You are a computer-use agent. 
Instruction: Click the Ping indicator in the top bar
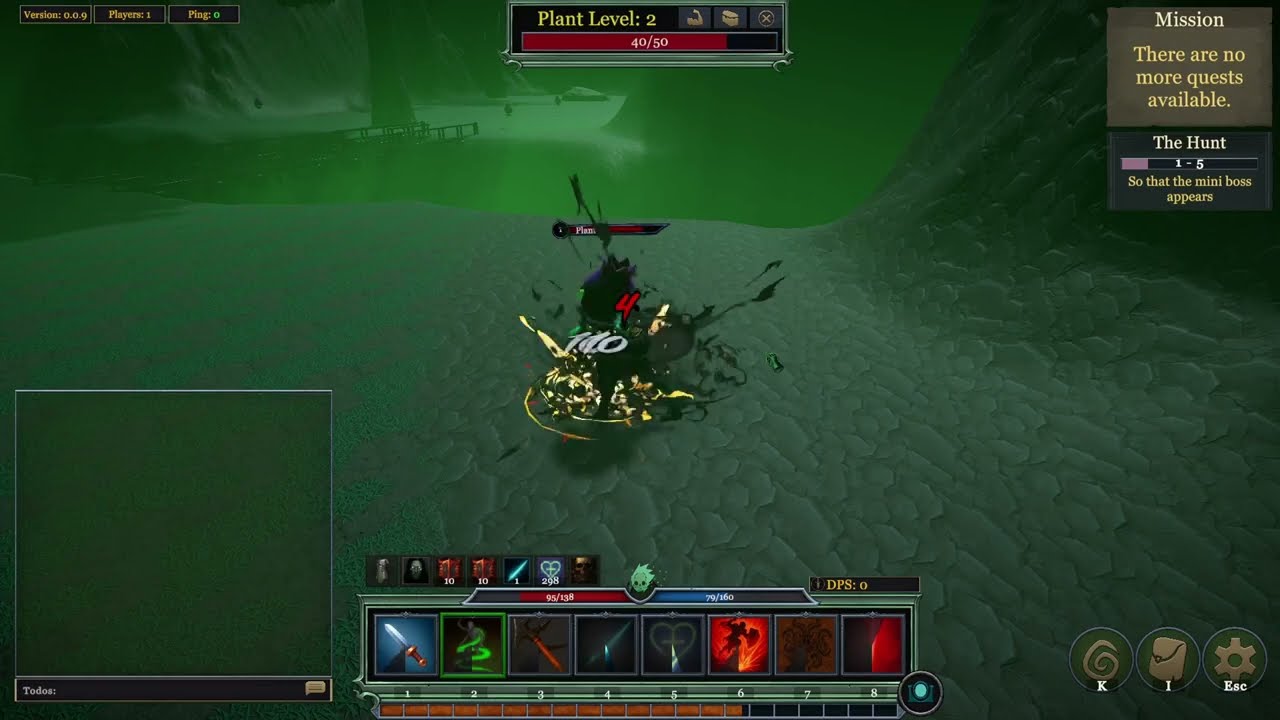[205, 15]
